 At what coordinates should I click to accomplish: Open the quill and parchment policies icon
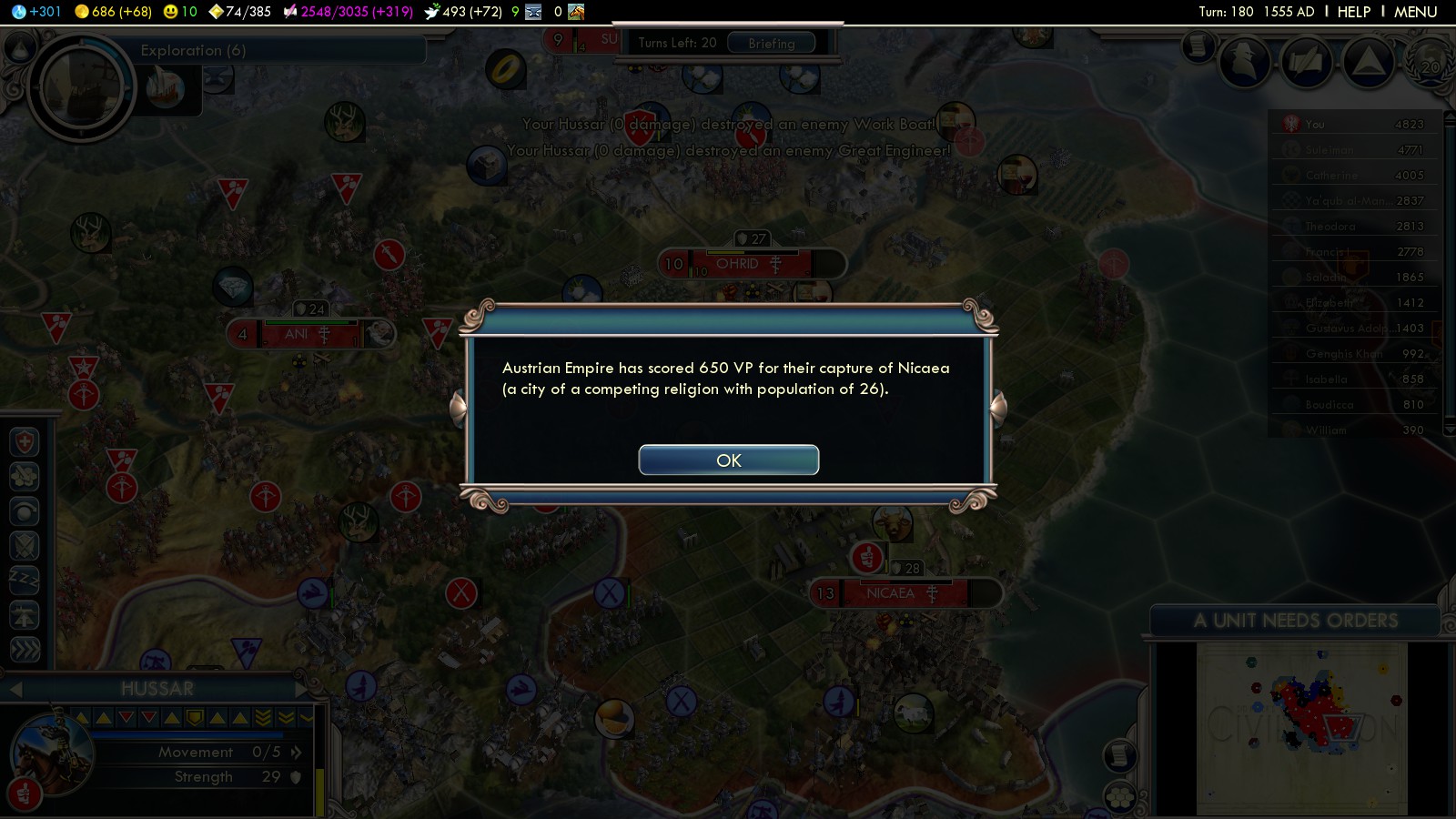pyautogui.click(x=1307, y=62)
